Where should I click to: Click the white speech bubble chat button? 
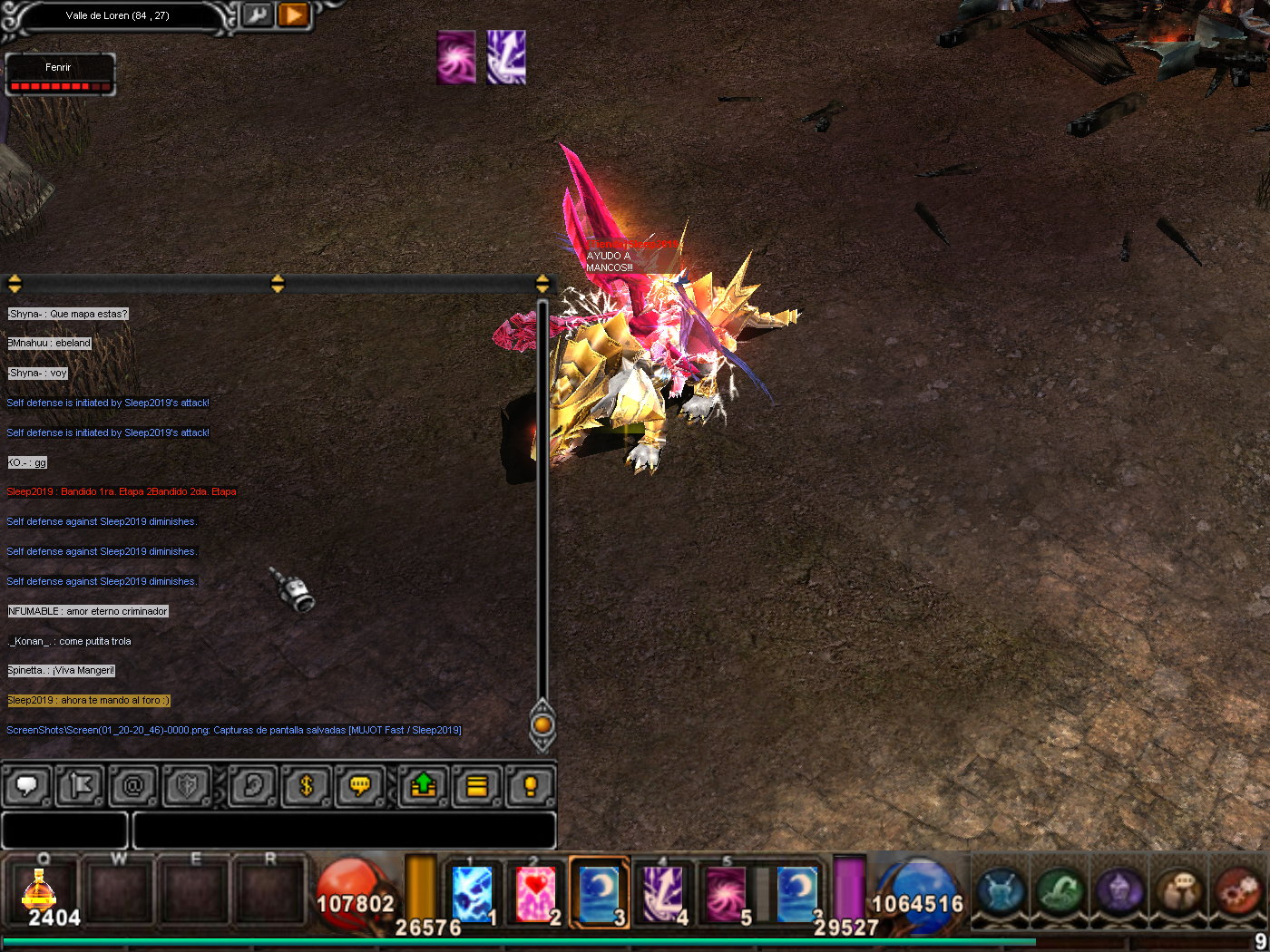(x=27, y=785)
